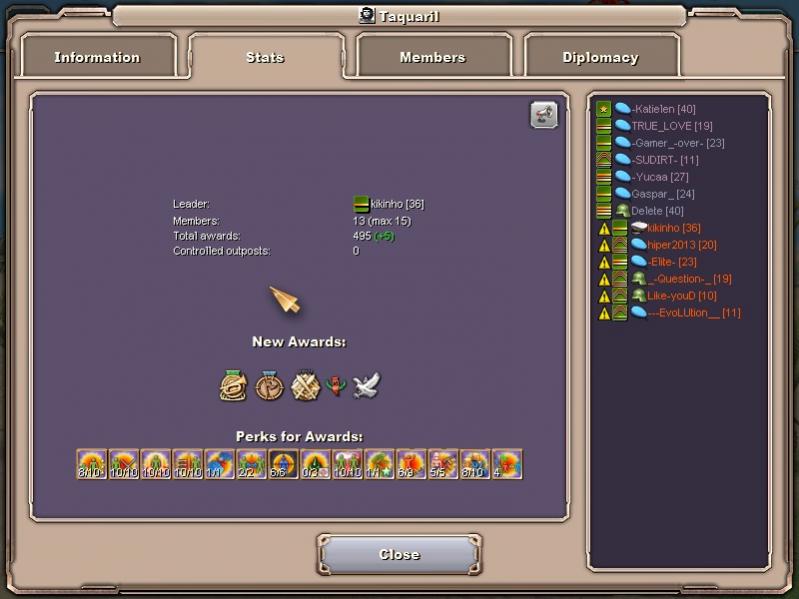Close the clan window
Screen dimensions: 799x599
coord(399,554)
